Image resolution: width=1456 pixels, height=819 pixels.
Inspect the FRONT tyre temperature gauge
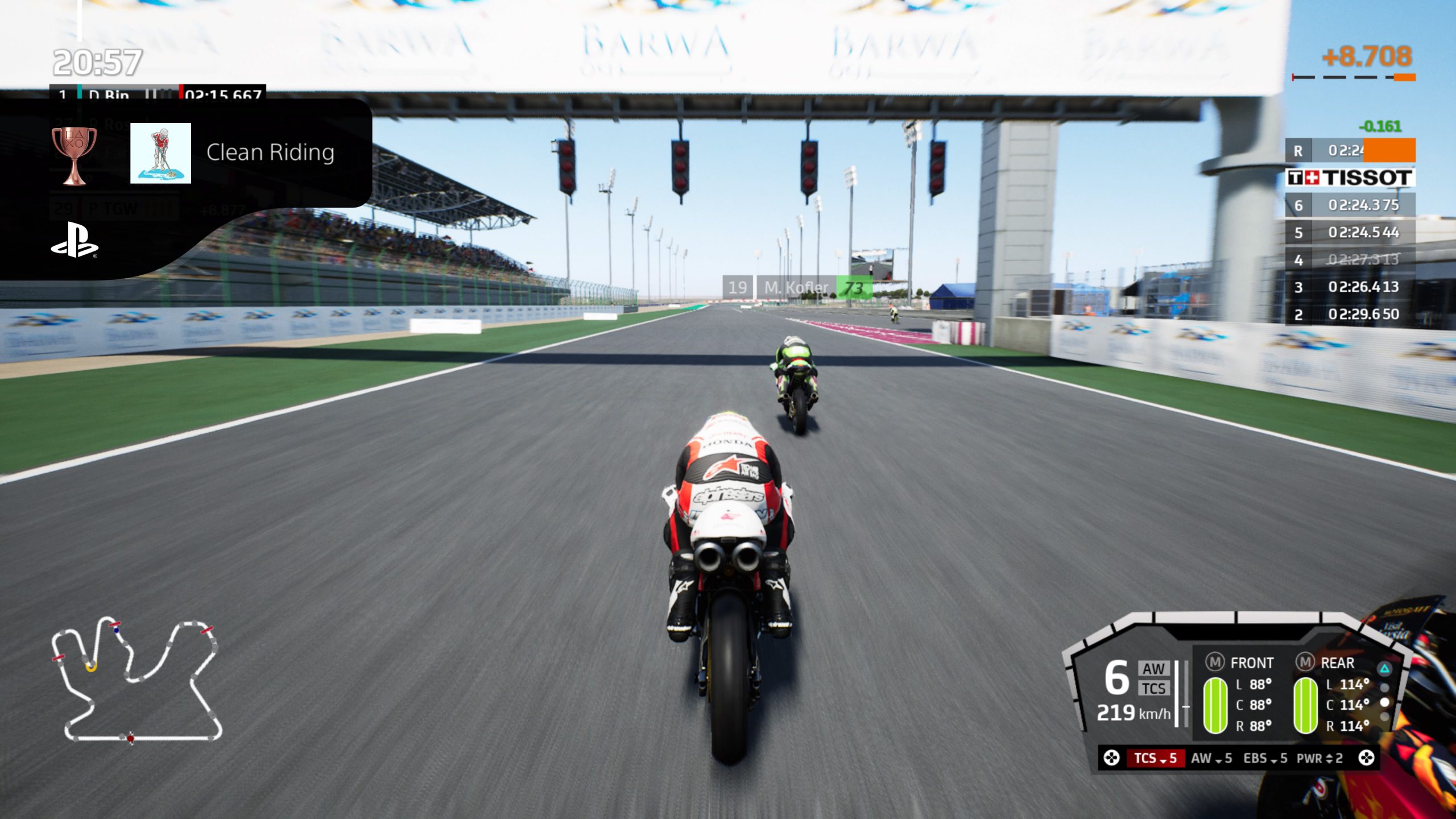1215,705
